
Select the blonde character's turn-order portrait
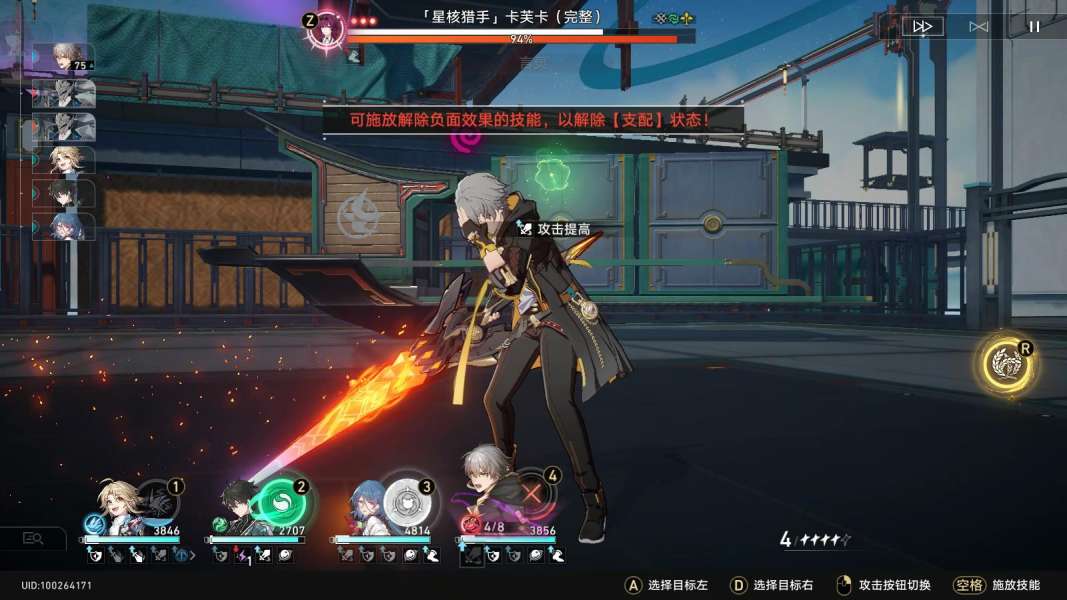click(66, 160)
